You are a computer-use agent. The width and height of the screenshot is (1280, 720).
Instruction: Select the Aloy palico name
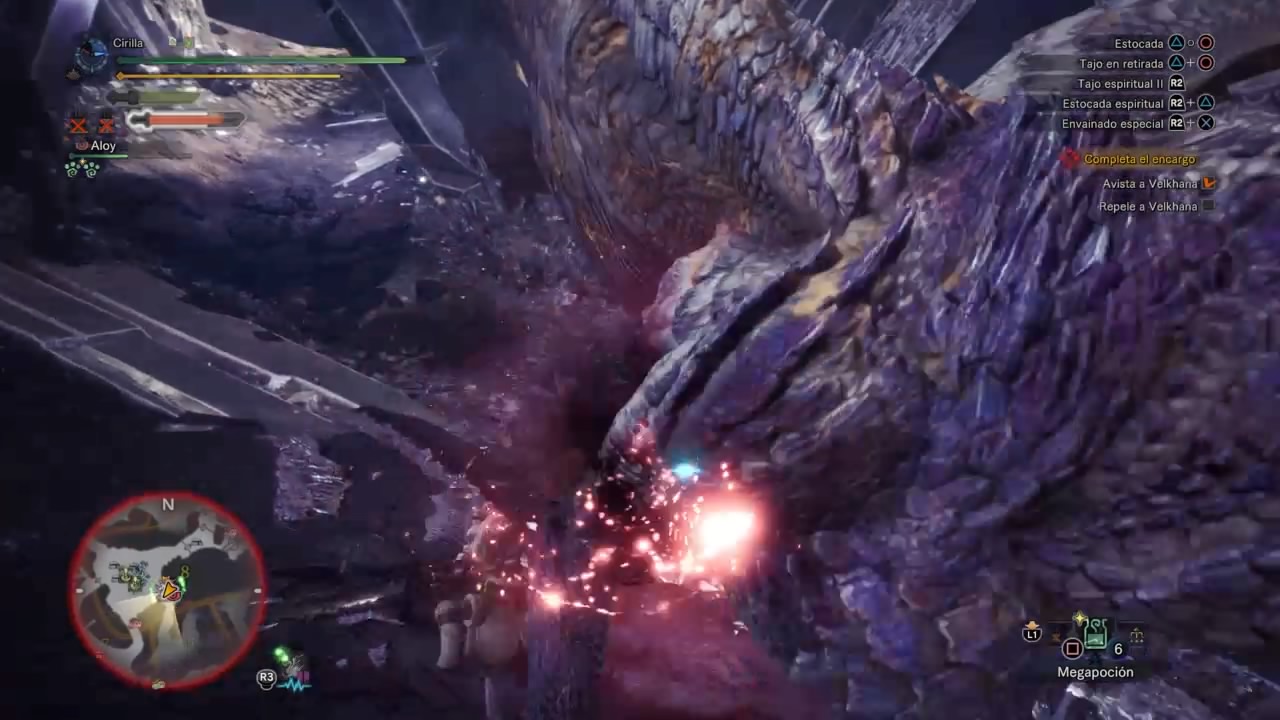click(x=103, y=146)
